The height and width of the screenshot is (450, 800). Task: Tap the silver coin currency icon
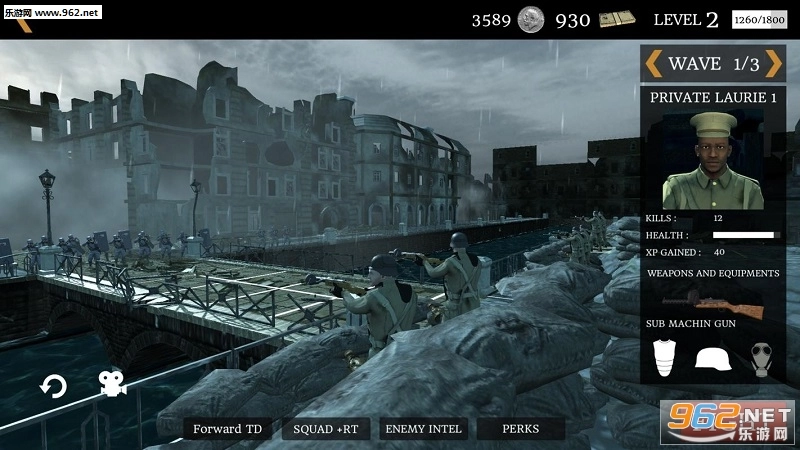pos(530,19)
